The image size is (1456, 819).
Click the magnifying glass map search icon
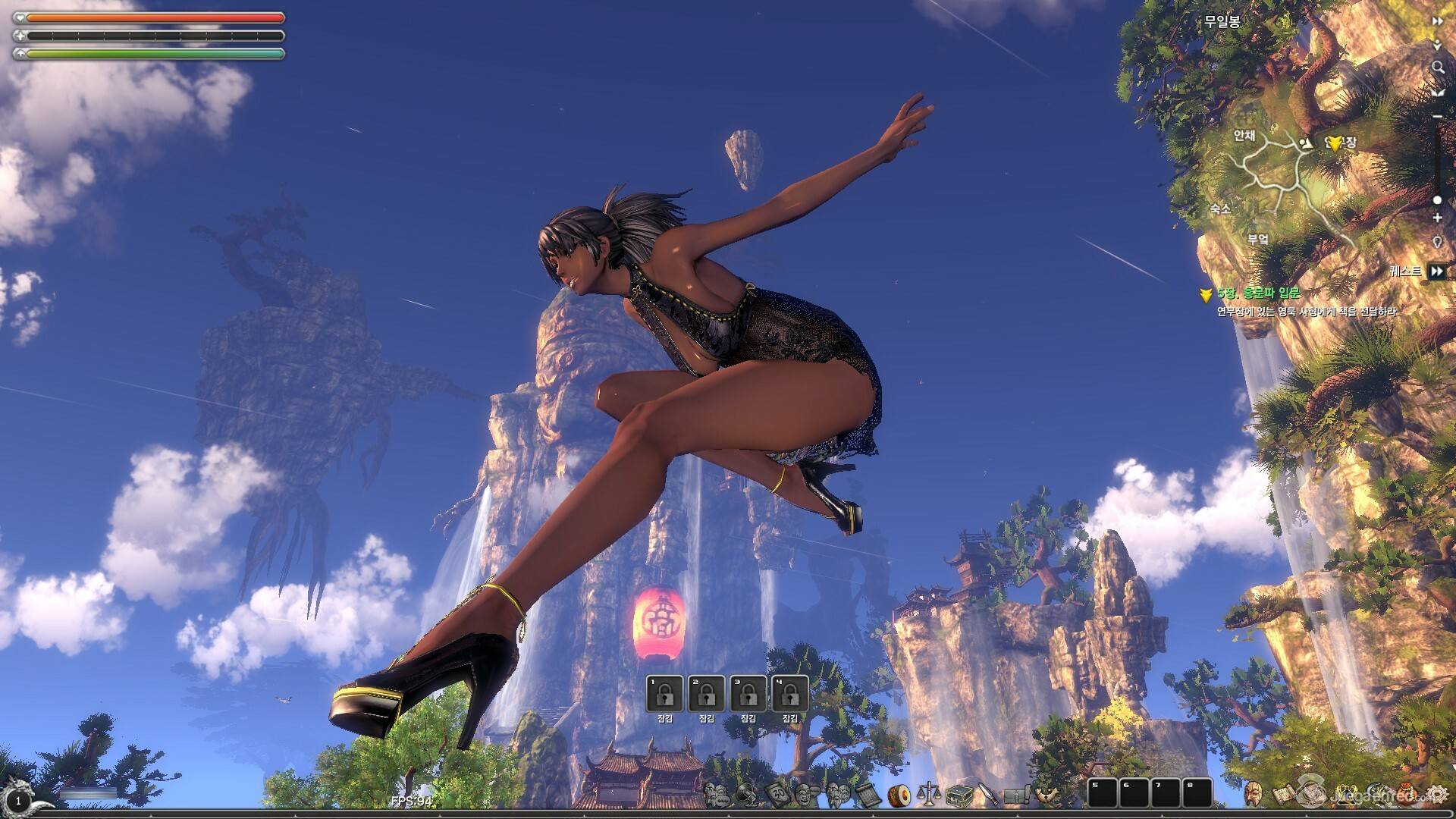[1437, 67]
